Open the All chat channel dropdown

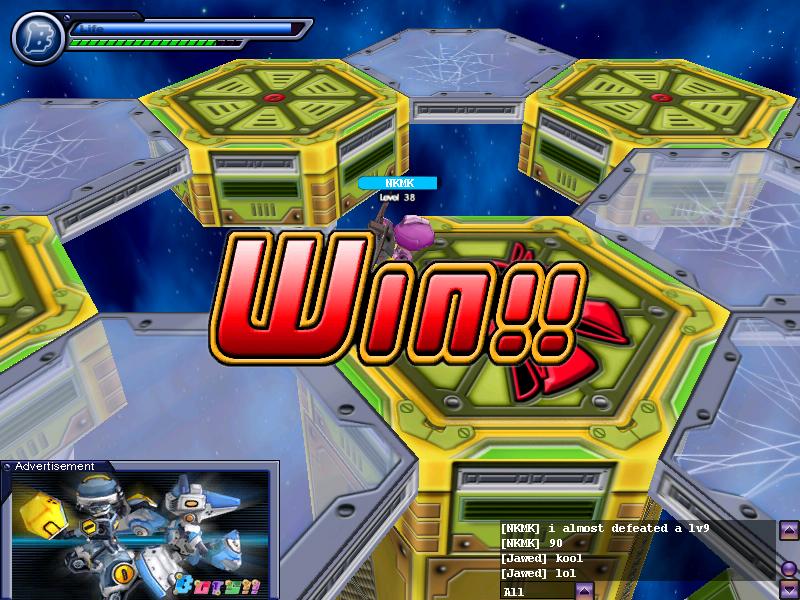585,590
